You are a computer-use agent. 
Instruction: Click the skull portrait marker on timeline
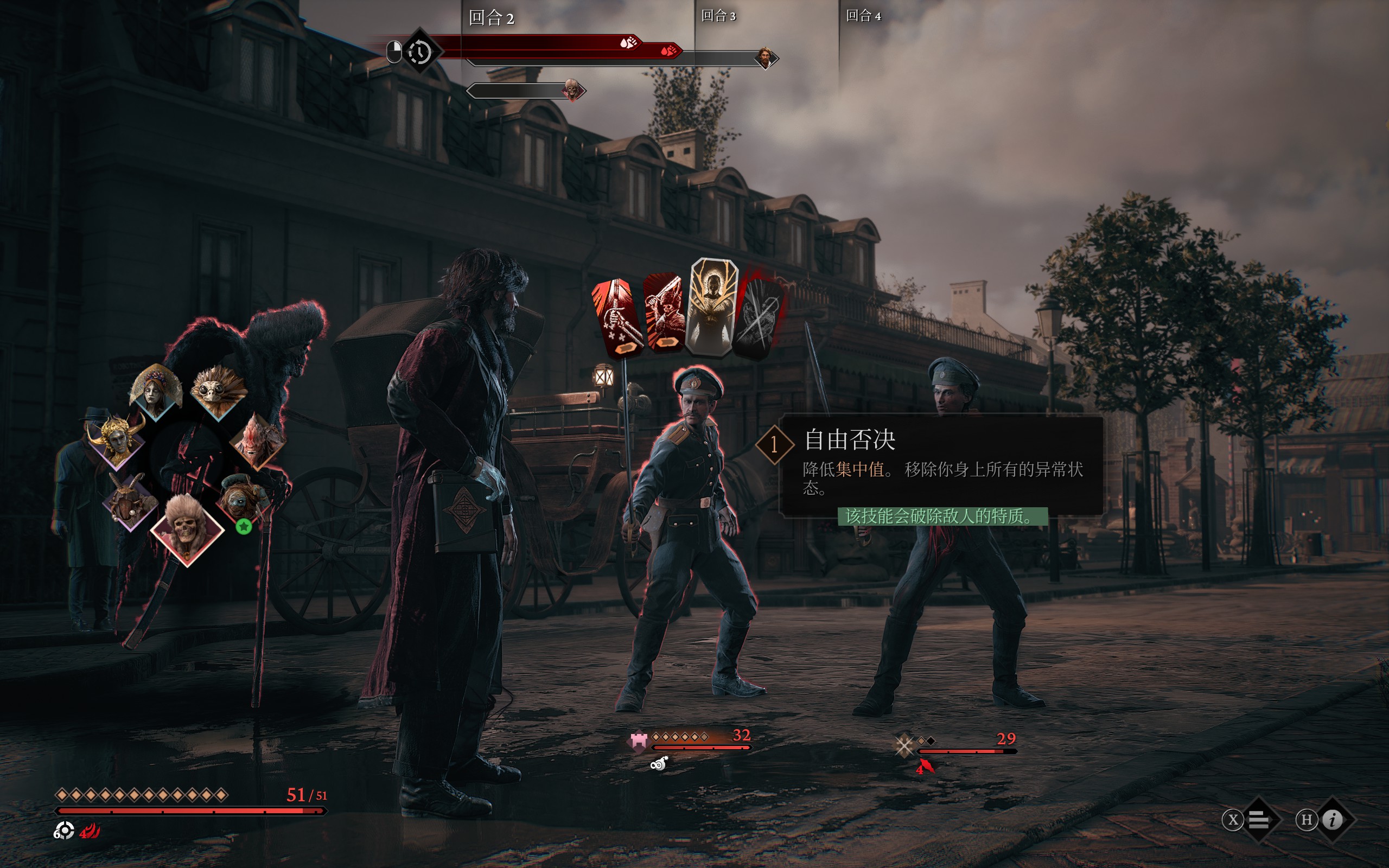(572, 90)
